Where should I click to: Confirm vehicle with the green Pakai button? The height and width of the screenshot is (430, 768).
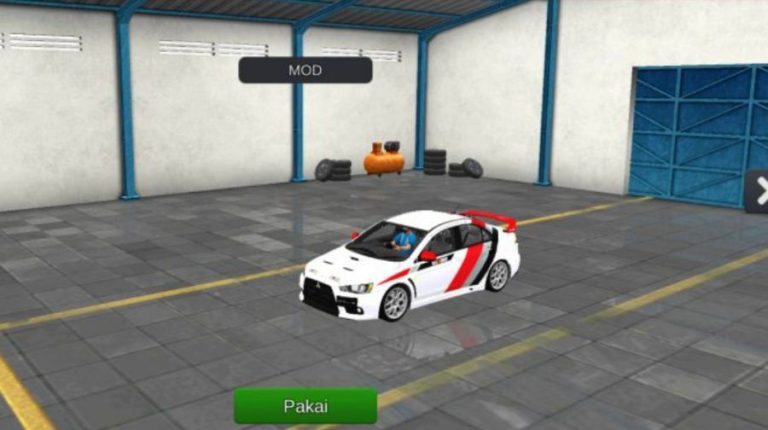305,406
